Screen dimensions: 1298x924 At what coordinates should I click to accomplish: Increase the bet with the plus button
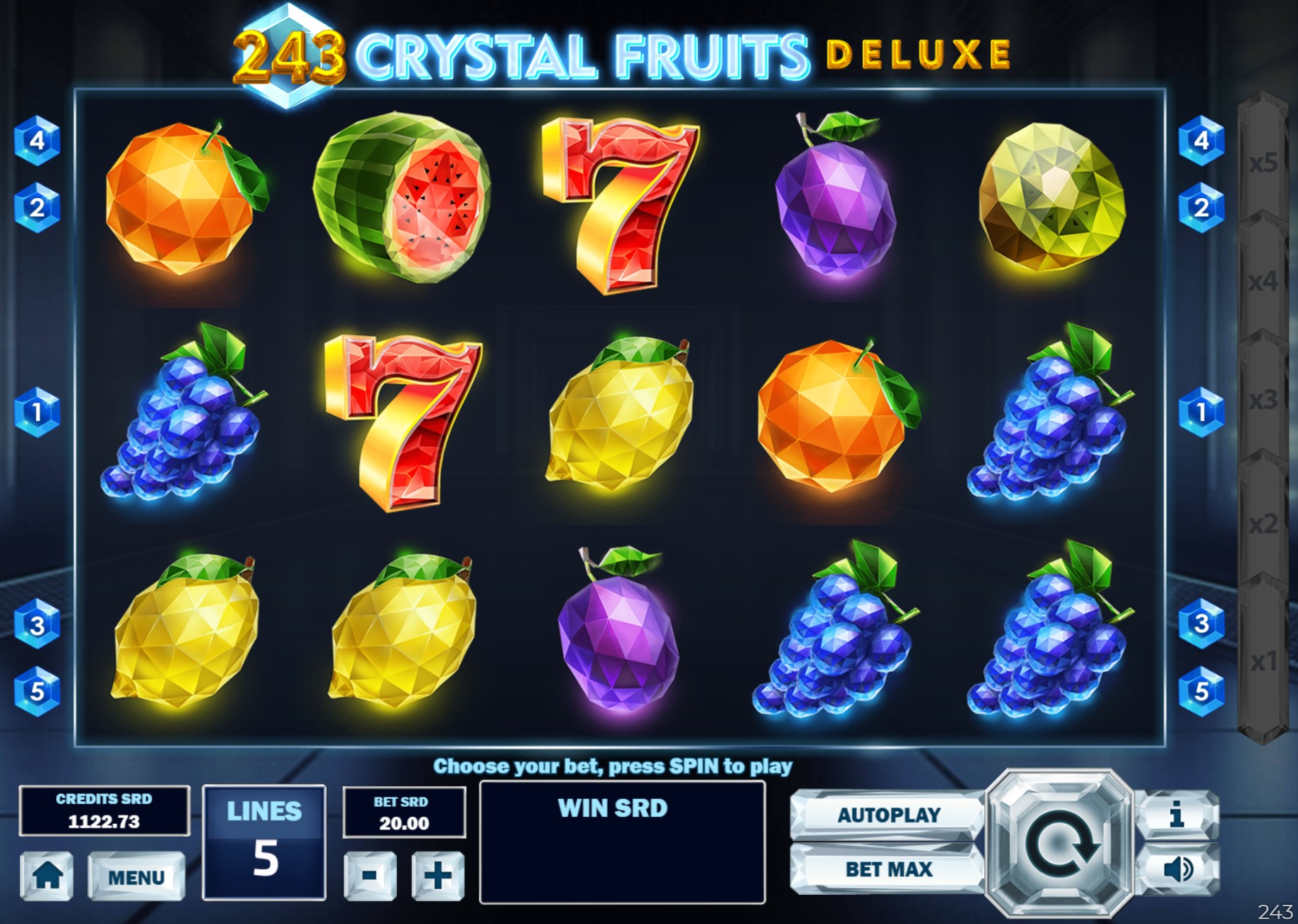[x=439, y=876]
